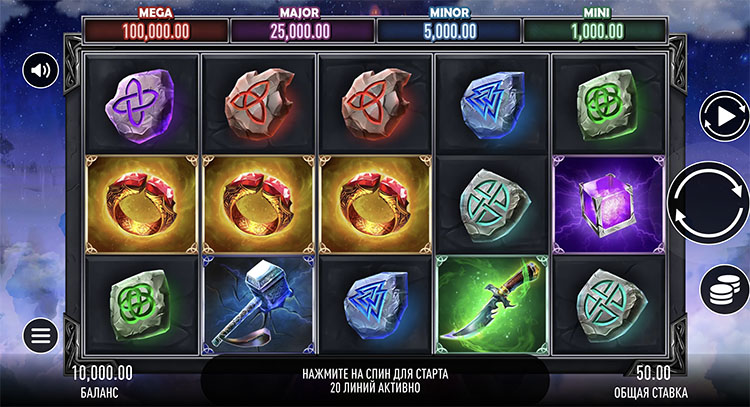750x407 pixels.
Task: Start autoplay with the play-arrow button
Action: pyautogui.click(x=720, y=116)
